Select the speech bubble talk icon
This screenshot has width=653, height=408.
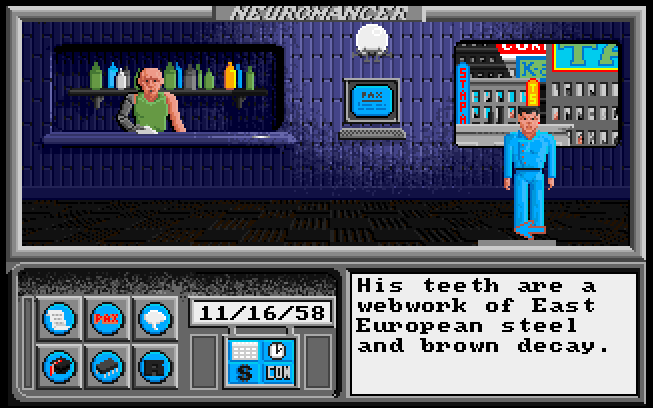pyautogui.click(x=152, y=318)
